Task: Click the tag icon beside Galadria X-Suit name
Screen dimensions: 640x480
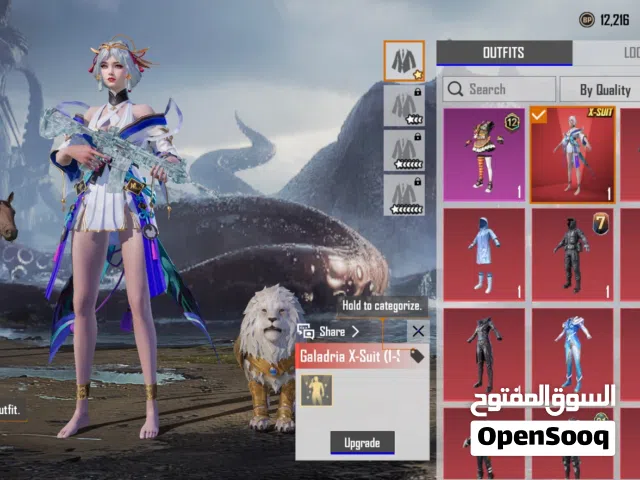Action: point(417,356)
